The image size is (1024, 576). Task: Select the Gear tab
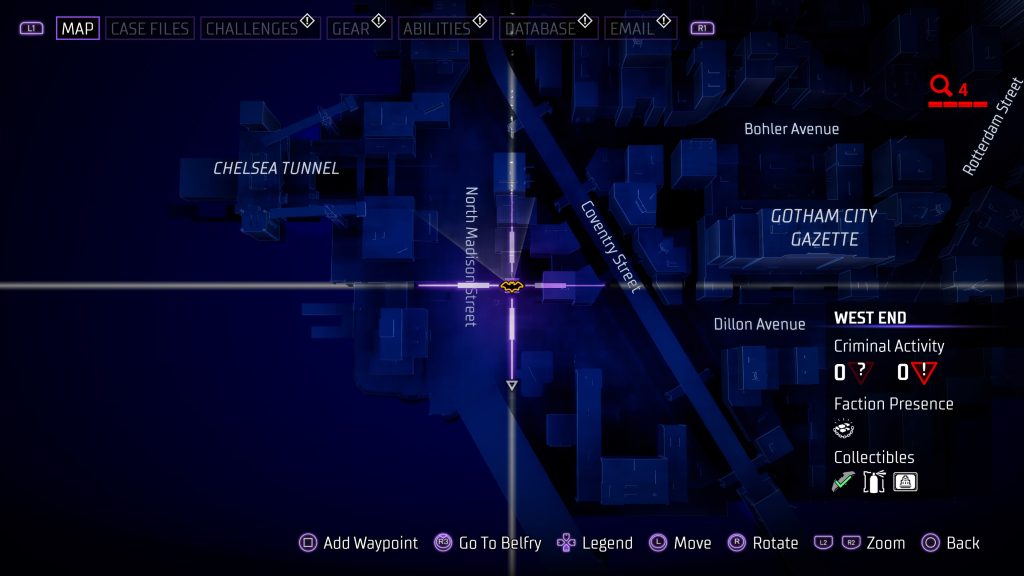point(351,29)
